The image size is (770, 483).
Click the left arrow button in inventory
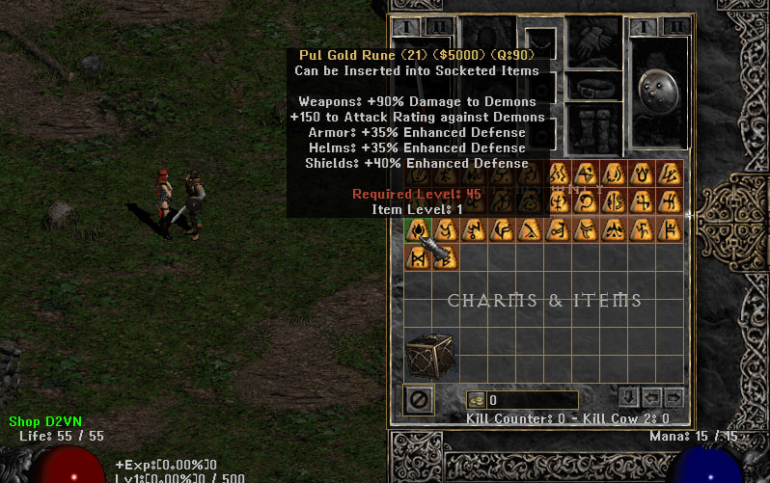pos(652,397)
